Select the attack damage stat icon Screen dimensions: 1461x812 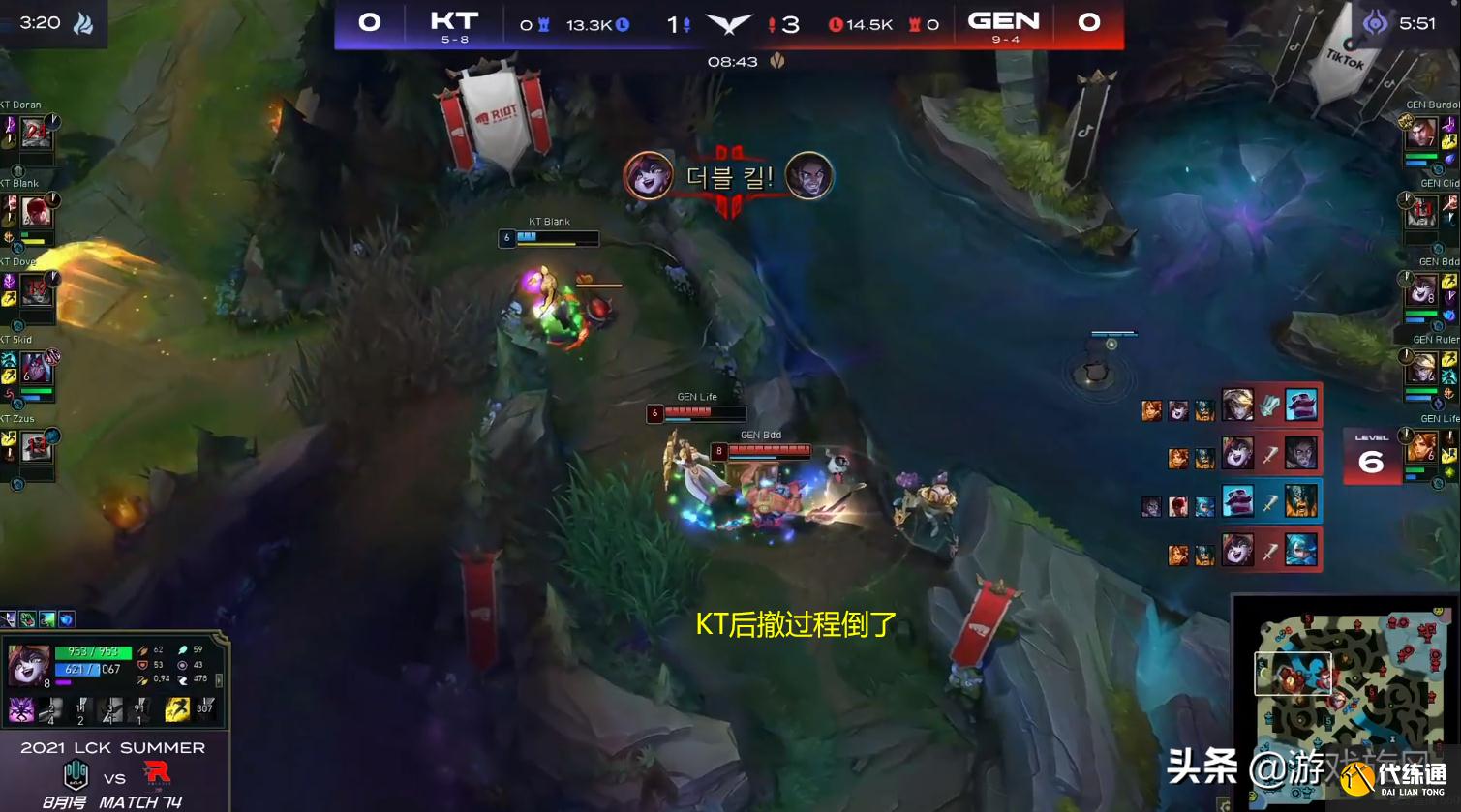(142, 650)
